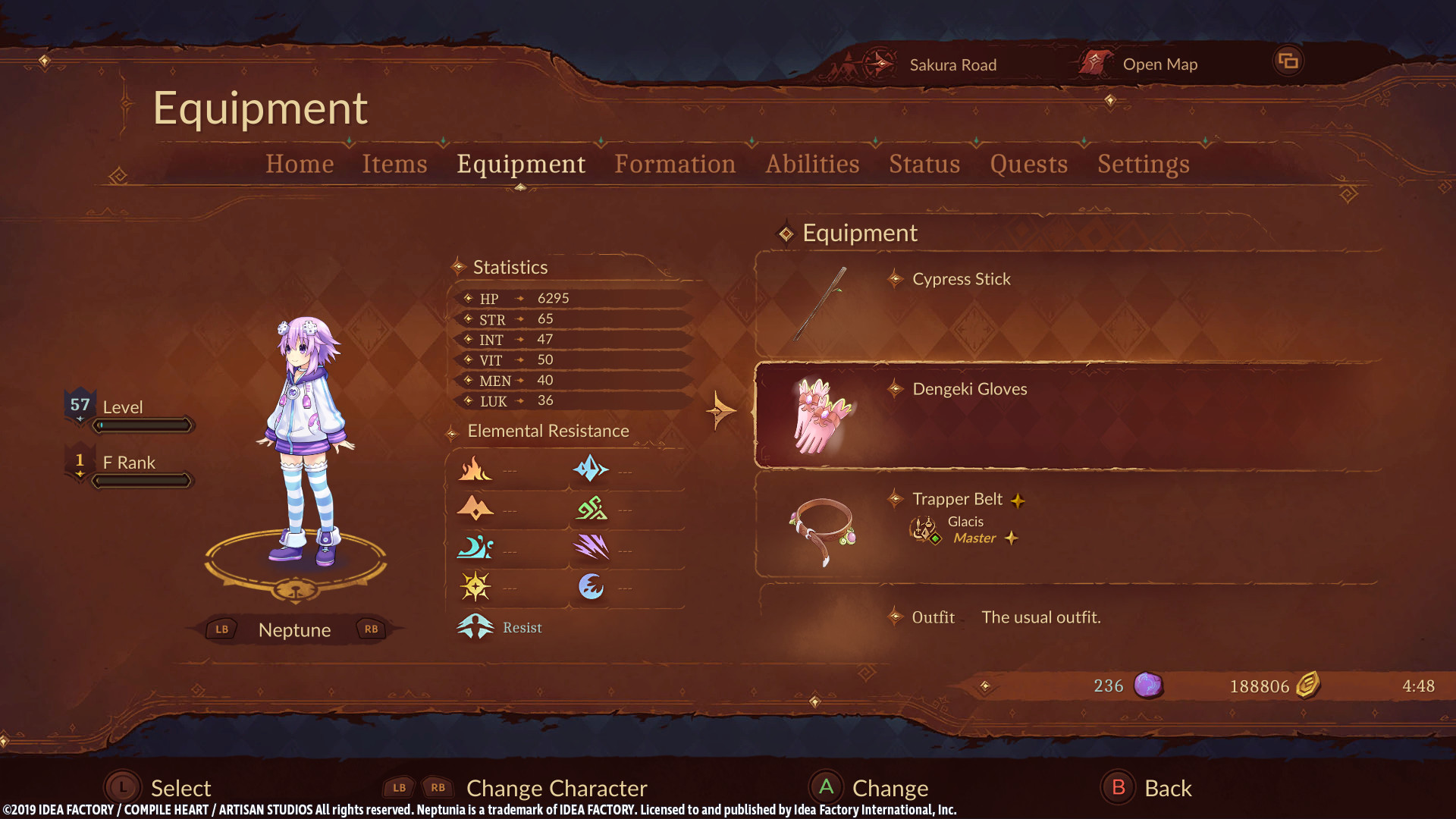
Task: Click the fire resistance icon
Action: click(475, 468)
